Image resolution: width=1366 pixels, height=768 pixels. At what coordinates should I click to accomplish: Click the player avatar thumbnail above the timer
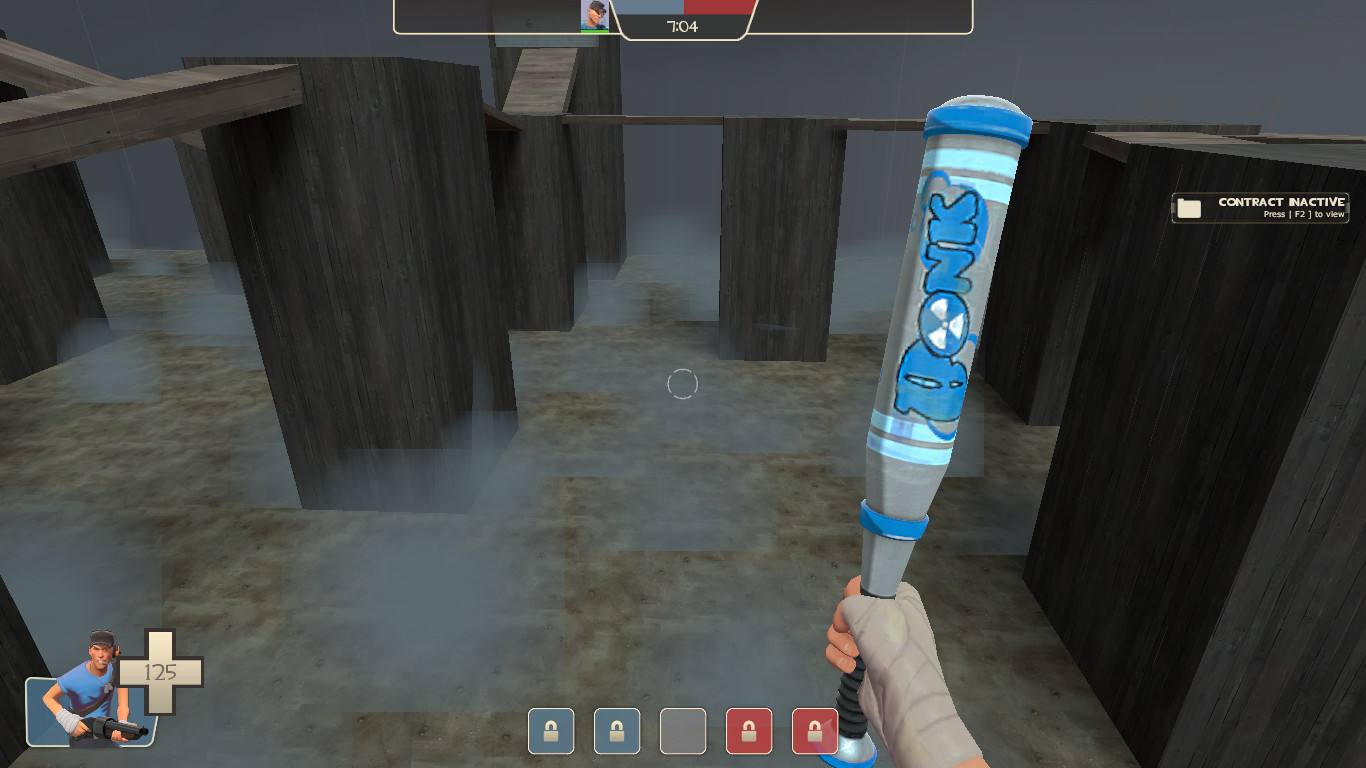(x=594, y=15)
